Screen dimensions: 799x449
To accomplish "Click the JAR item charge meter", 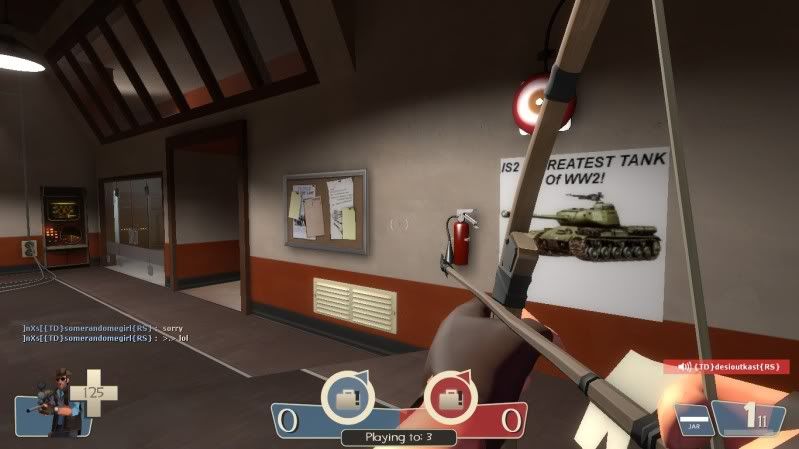I will click(694, 419).
